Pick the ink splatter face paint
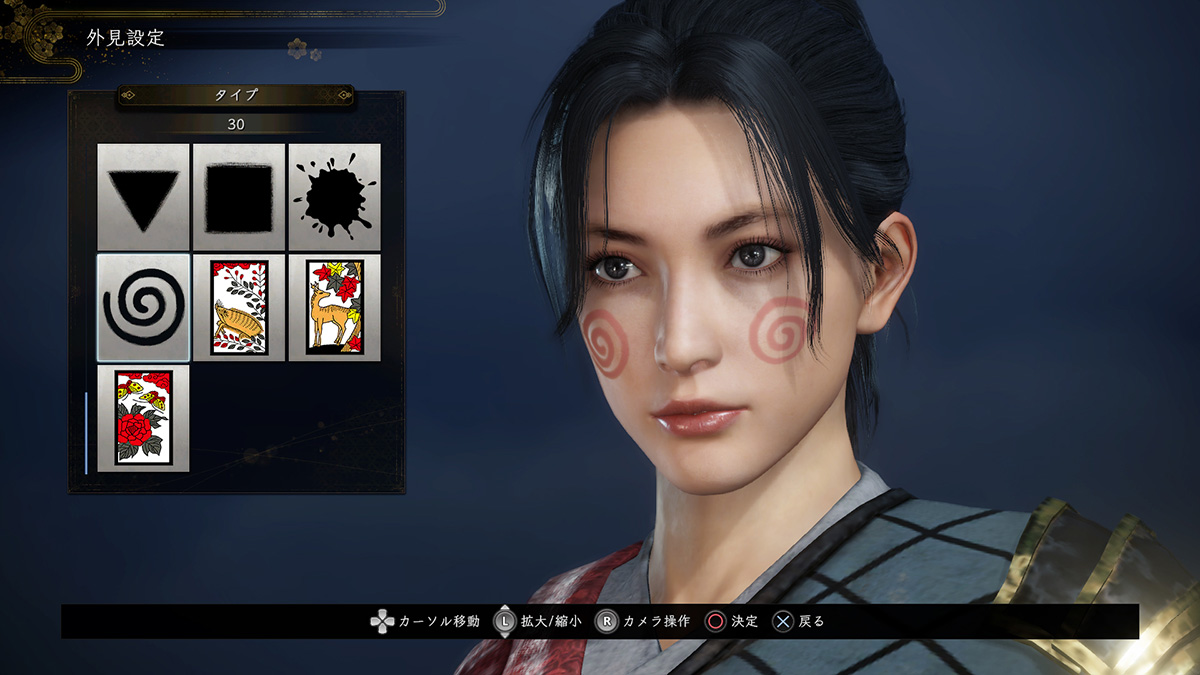Image resolution: width=1200 pixels, height=675 pixels. 334,197
